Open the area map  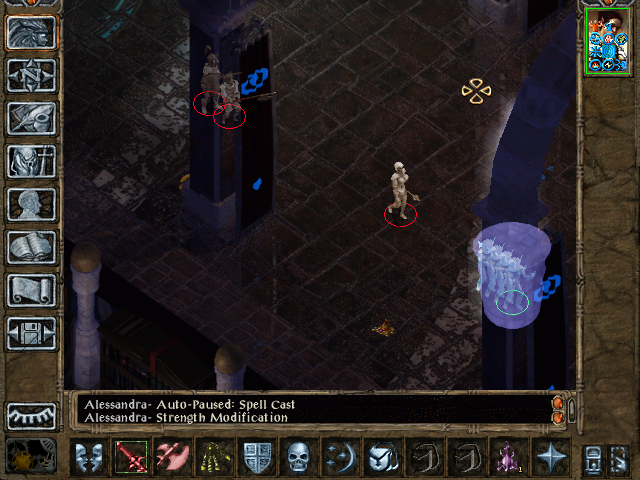click(x=31, y=75)
